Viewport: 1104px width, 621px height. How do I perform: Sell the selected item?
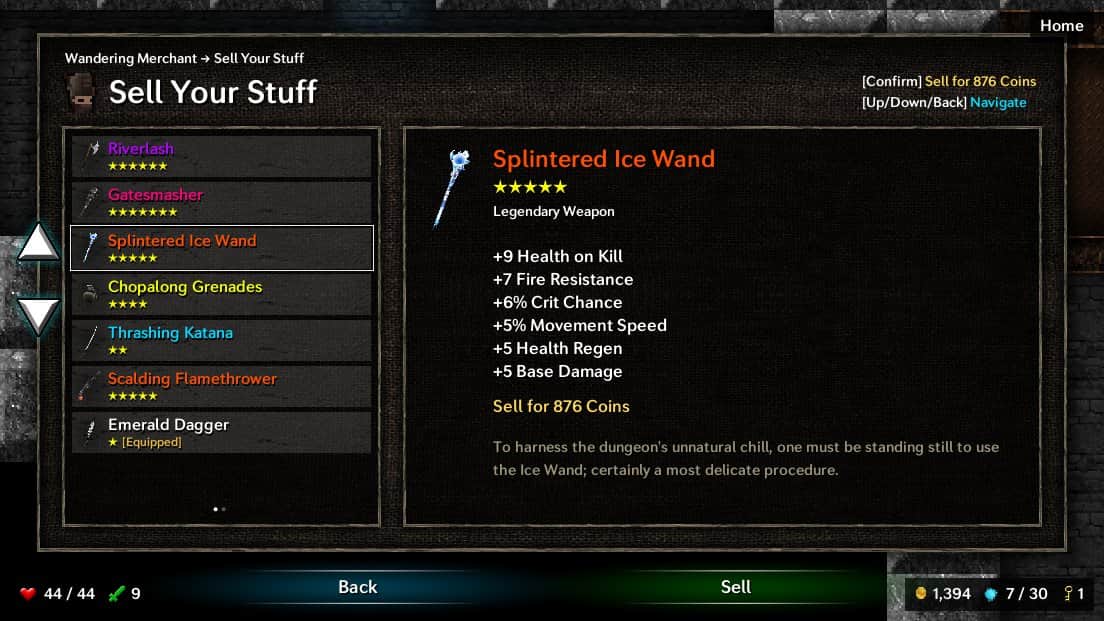(x=735, y=588)
